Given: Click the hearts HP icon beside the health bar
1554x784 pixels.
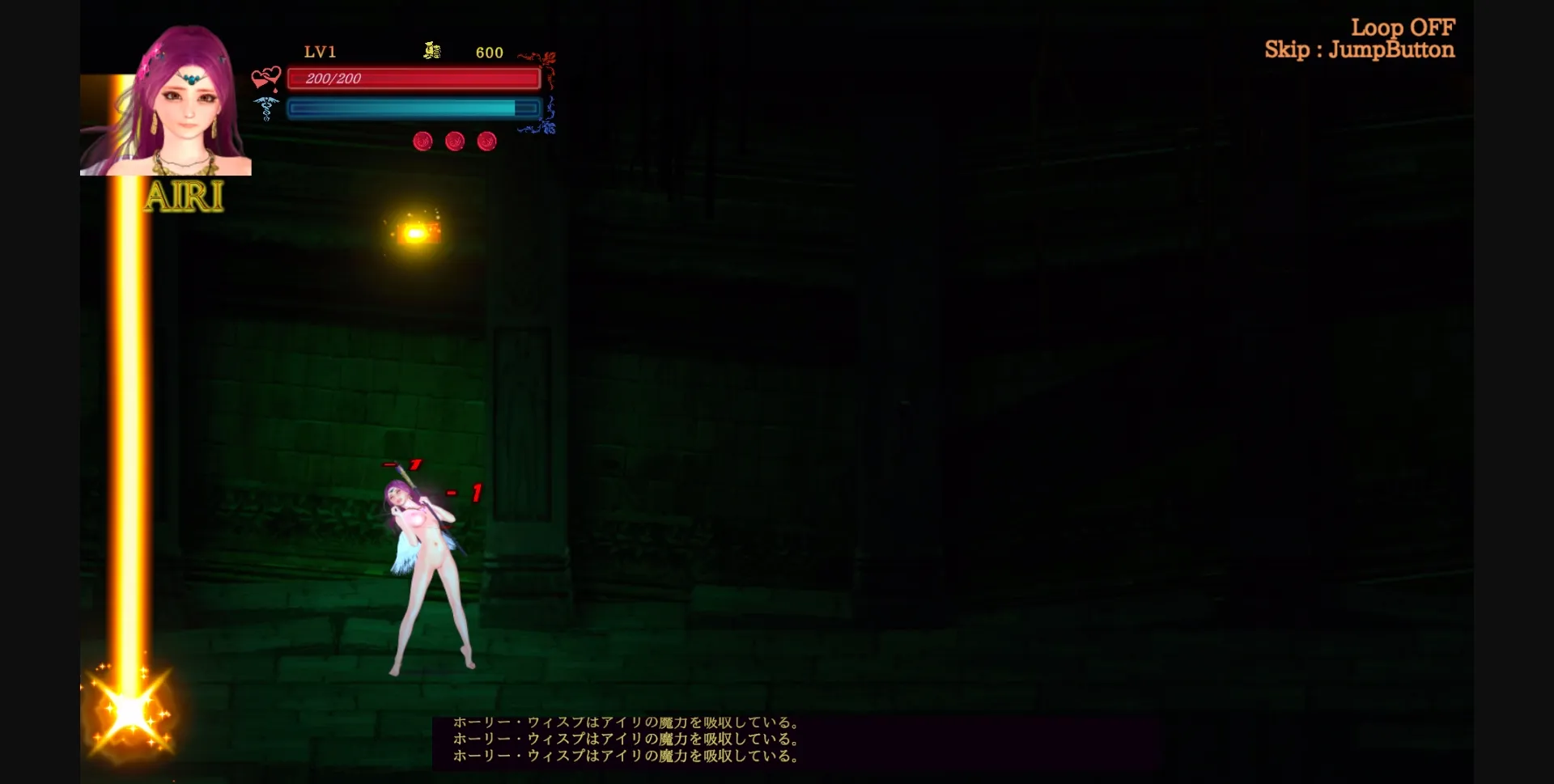Looking at the screenshot, I should 265,78.
